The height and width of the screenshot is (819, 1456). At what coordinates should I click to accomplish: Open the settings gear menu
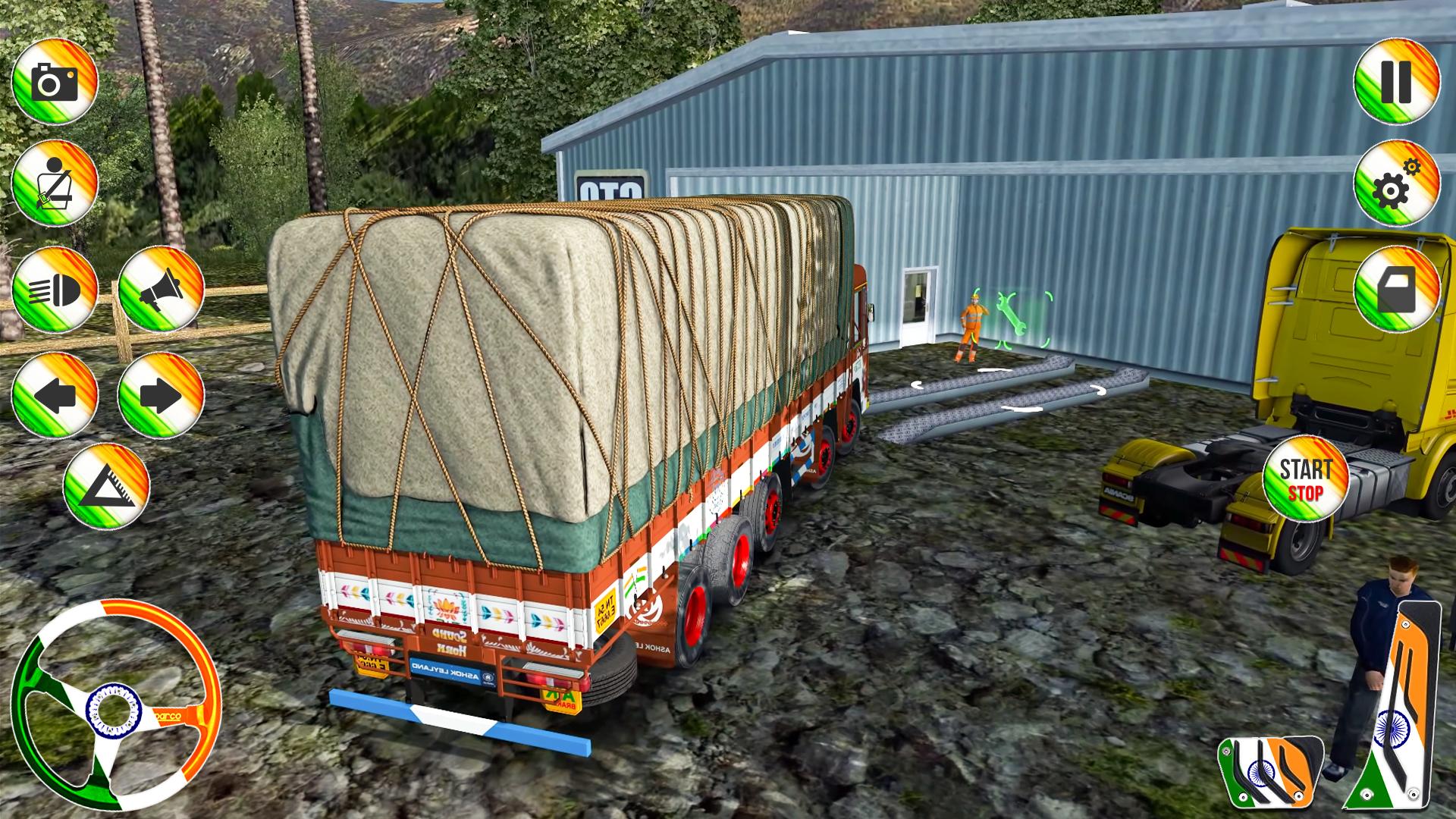click(x=1396, y=183)
